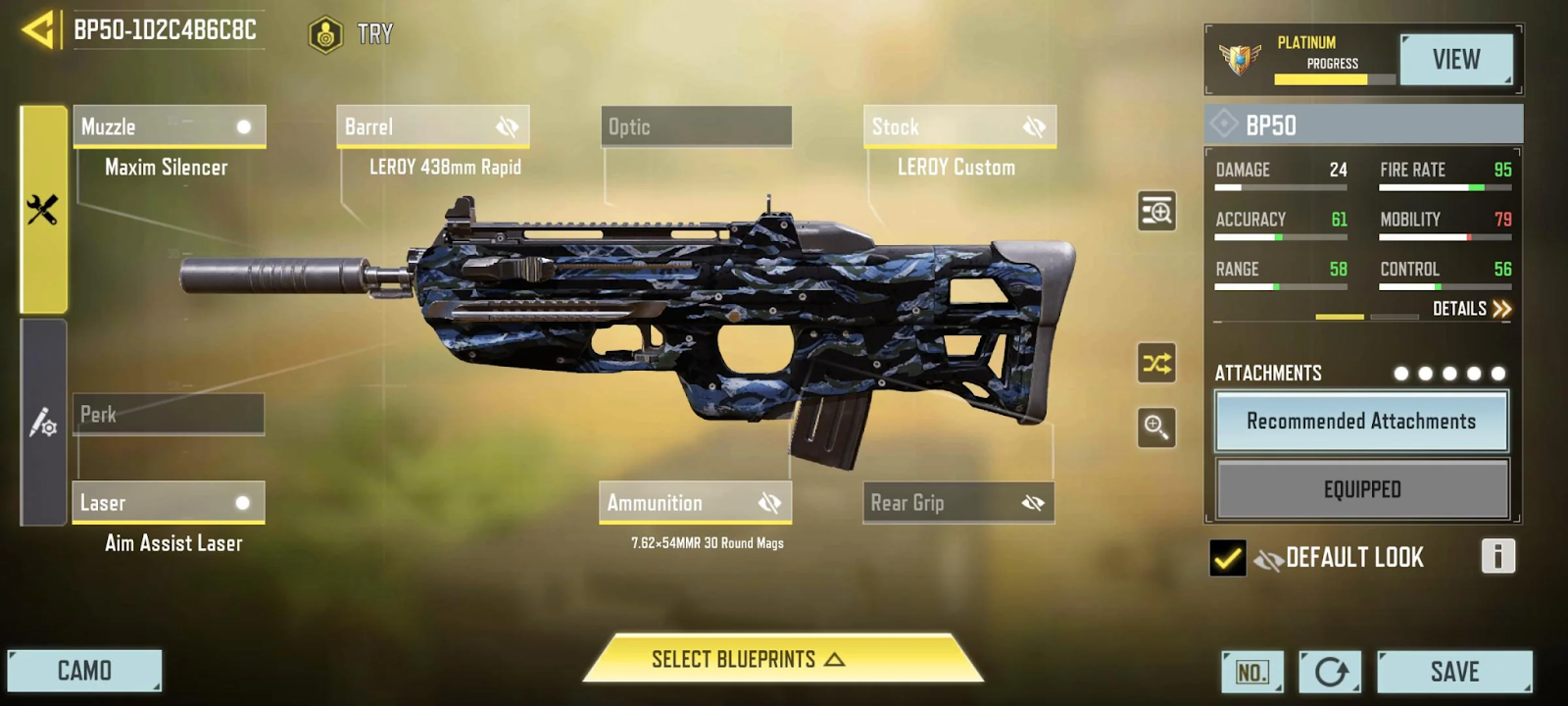Viewport: 1568px width, 706px height.
Task: Switch to the weapon customization tab with paint icon
Action: tap(43, 423)
